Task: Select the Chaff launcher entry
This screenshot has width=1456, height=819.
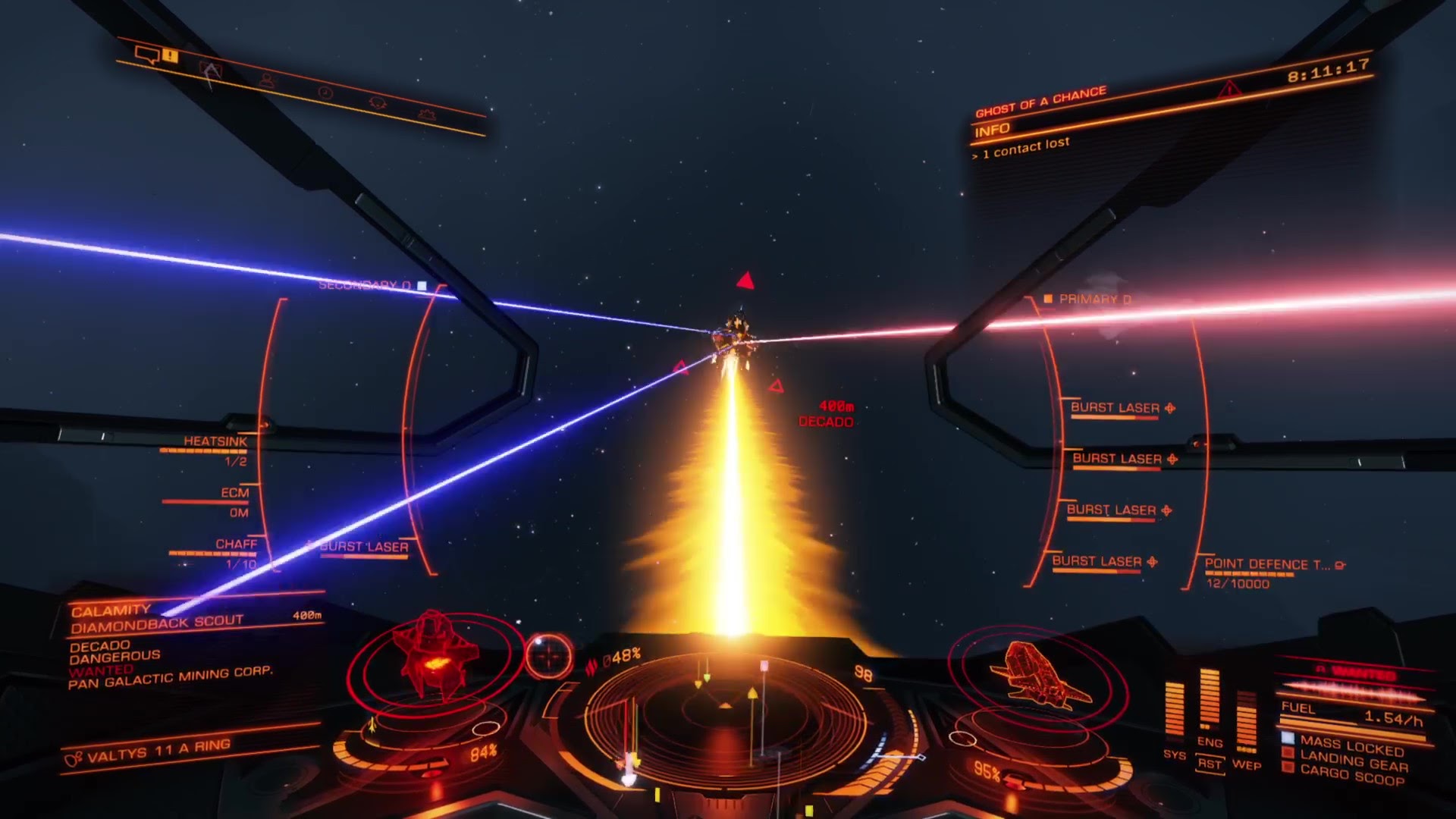Action: click(236, 544)
